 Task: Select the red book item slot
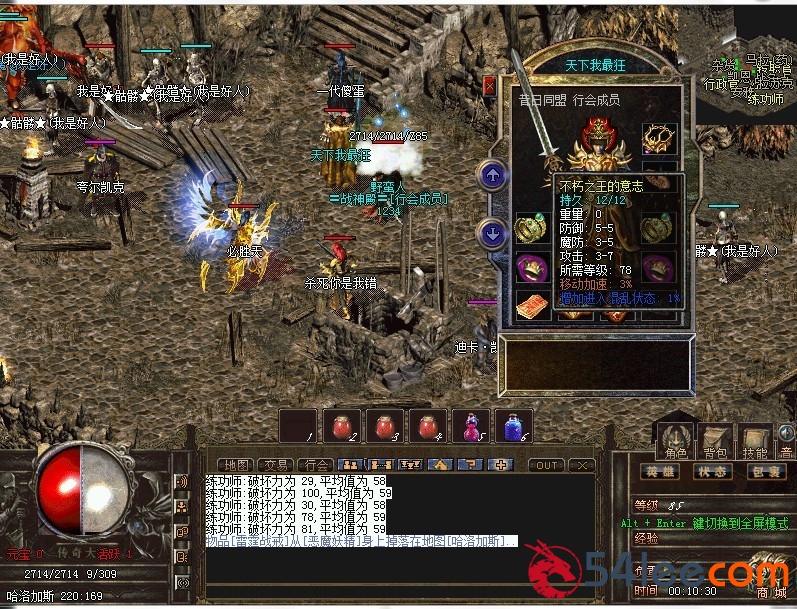[x=531, y=304]
